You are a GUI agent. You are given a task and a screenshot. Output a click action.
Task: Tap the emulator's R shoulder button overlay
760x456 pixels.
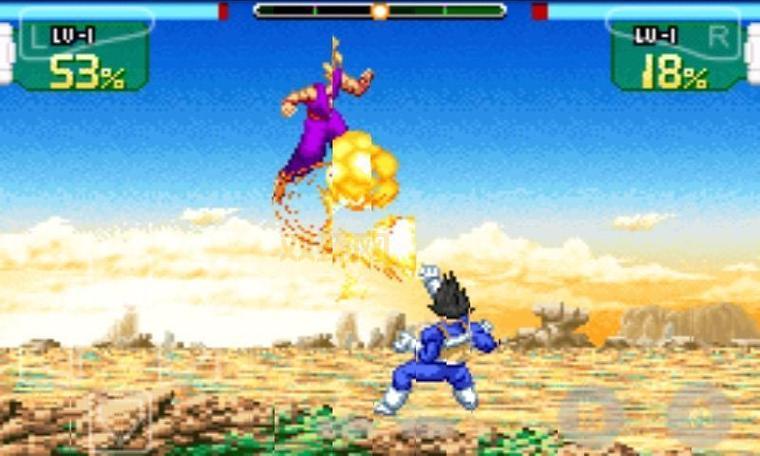point(680,33)
